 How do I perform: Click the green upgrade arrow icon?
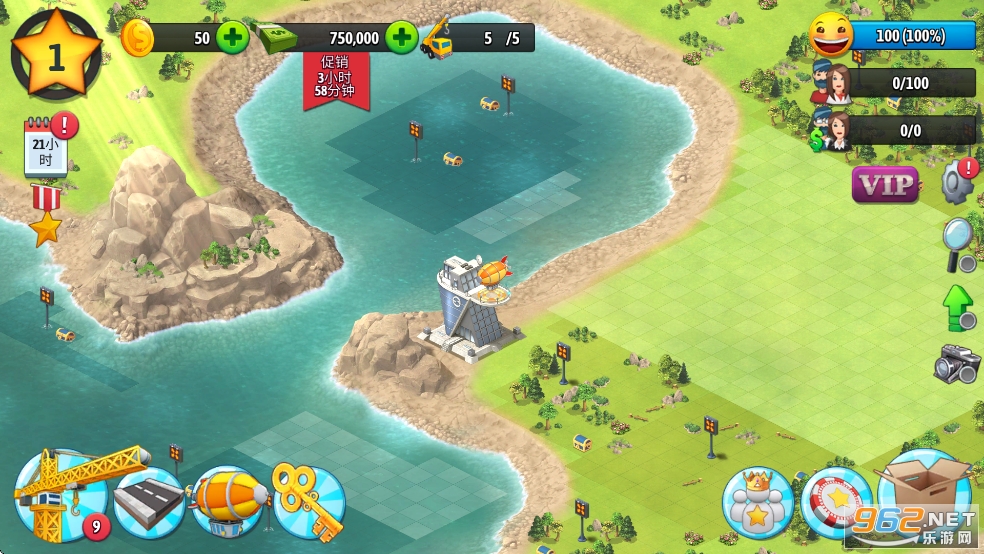point(958,307)
